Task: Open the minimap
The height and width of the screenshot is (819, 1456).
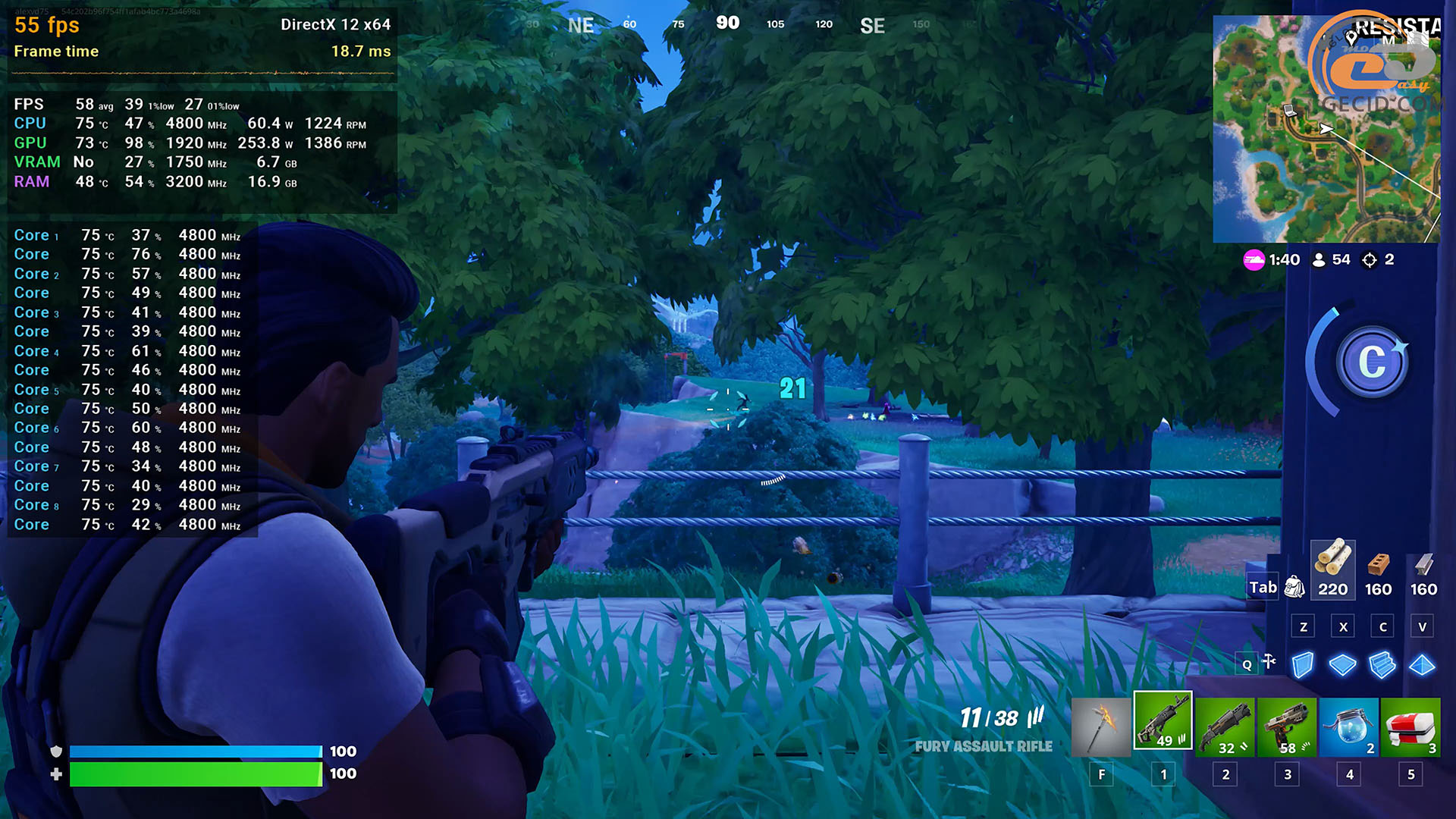Action: (x=1326, y=129)
